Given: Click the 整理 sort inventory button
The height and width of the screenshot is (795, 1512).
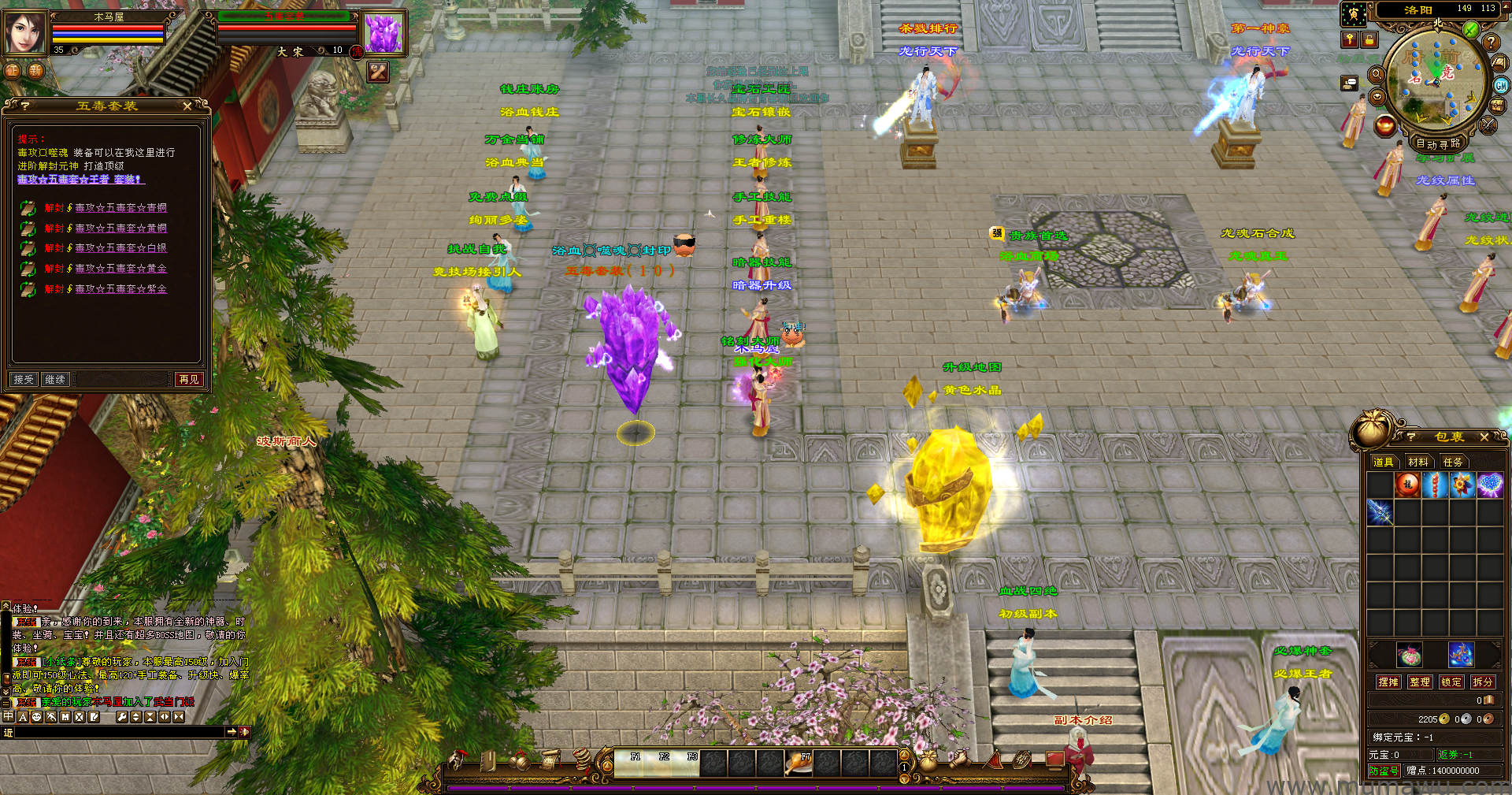Looking at the screenshot, I should pos(1420,682).
